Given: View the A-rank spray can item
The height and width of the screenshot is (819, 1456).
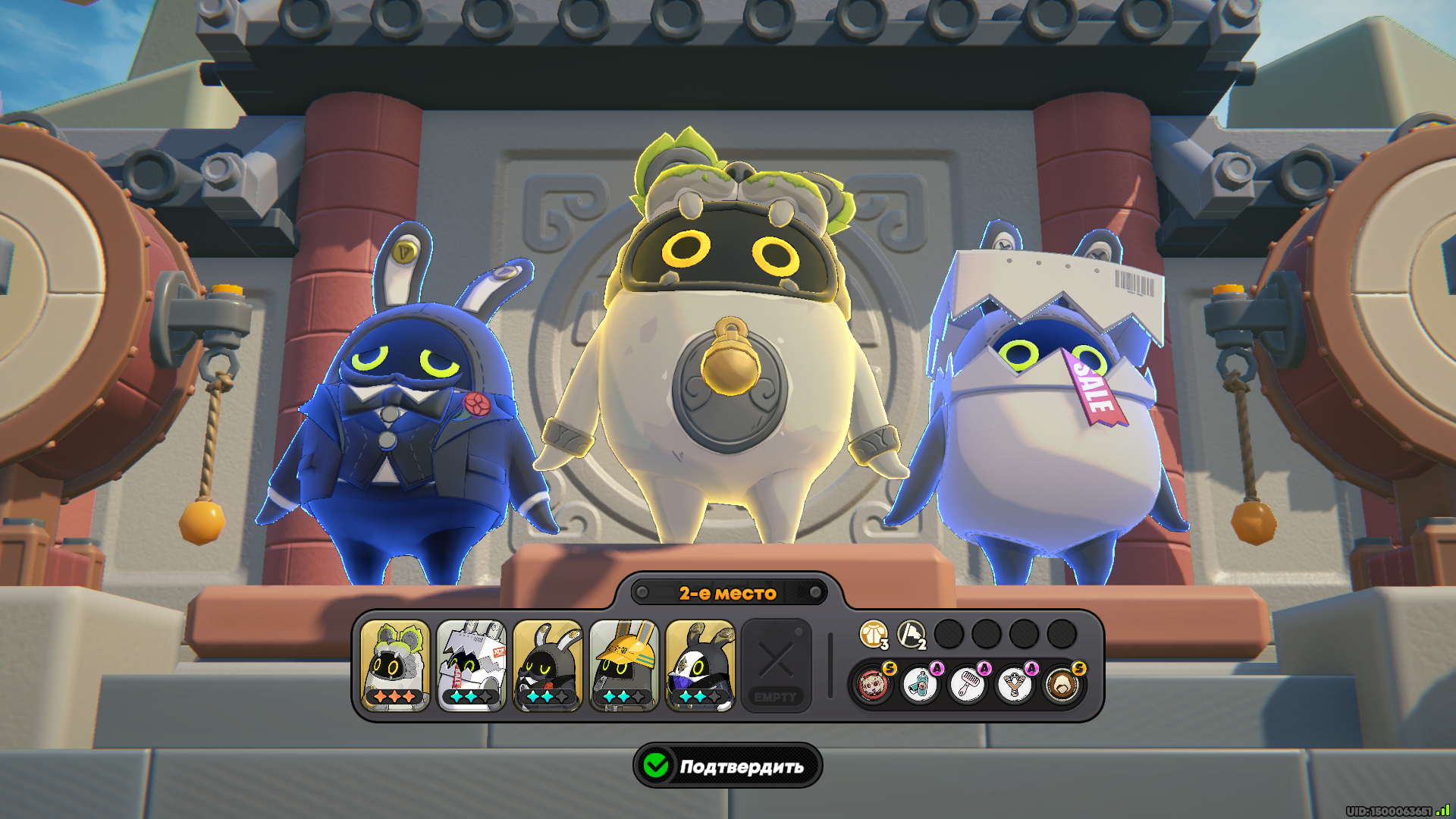Looking at the screenshot, I should coord(920,685).
